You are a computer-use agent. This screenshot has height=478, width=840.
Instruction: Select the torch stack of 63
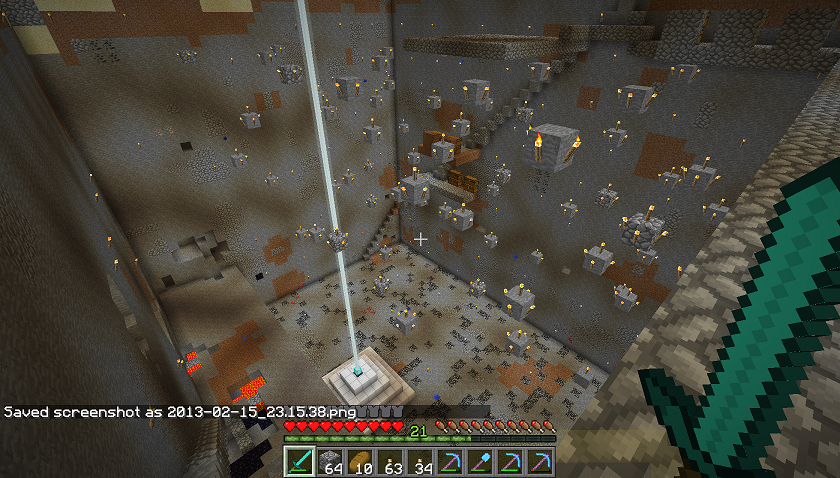click(390, 461)
